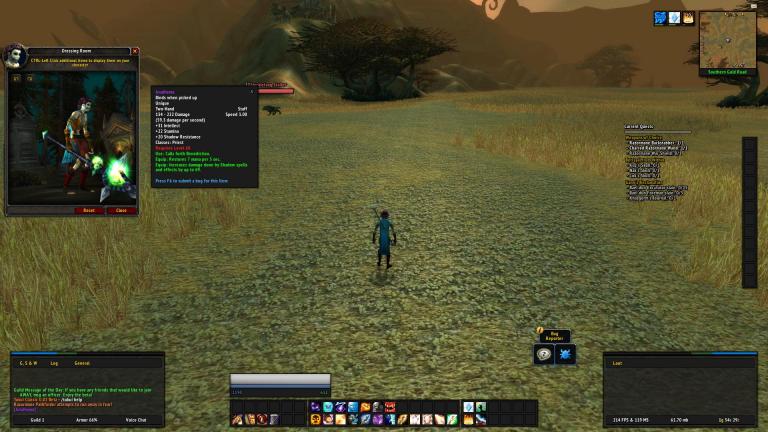Select the white crystal buff icon
The image size is (768, 432).
coord(674,18)
